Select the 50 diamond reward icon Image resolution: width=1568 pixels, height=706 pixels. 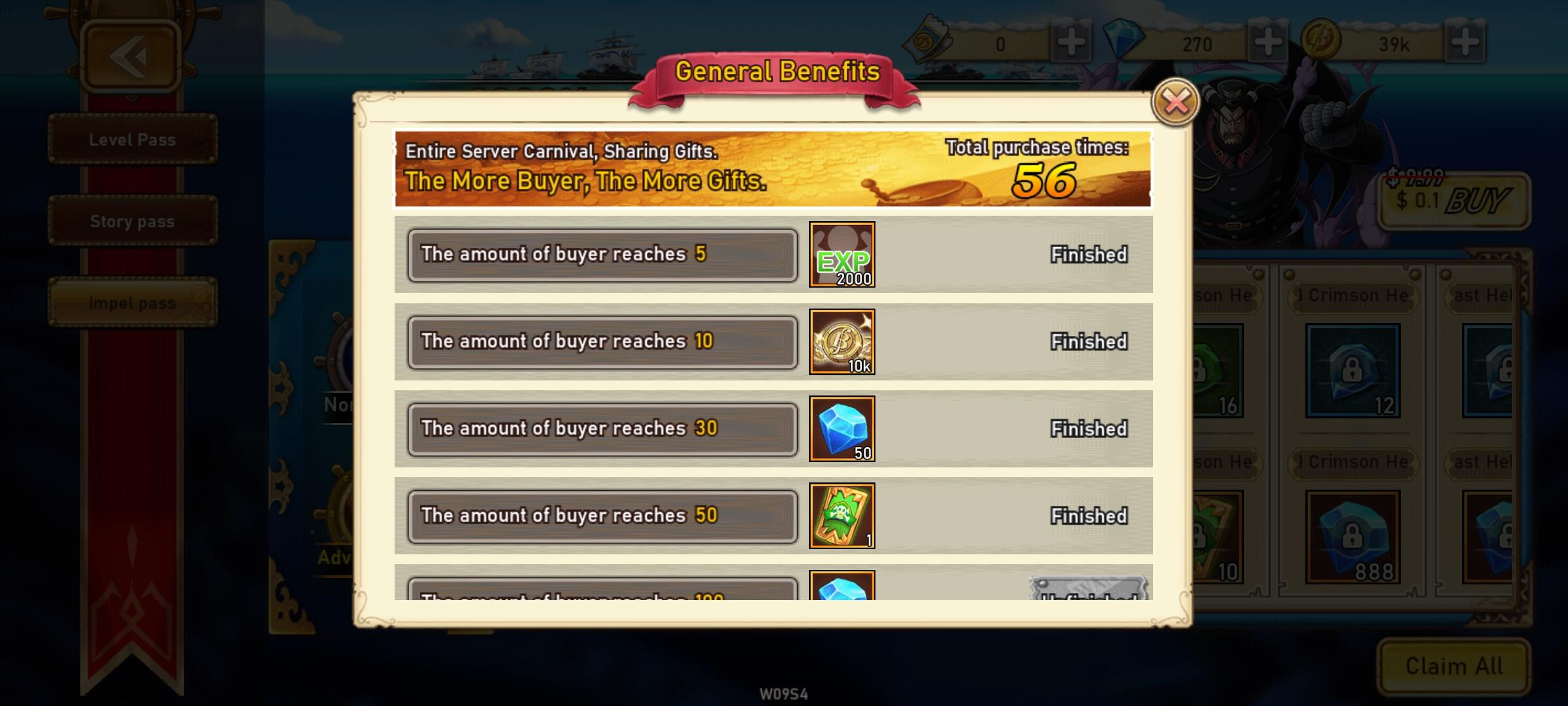[x=843, y=429]
